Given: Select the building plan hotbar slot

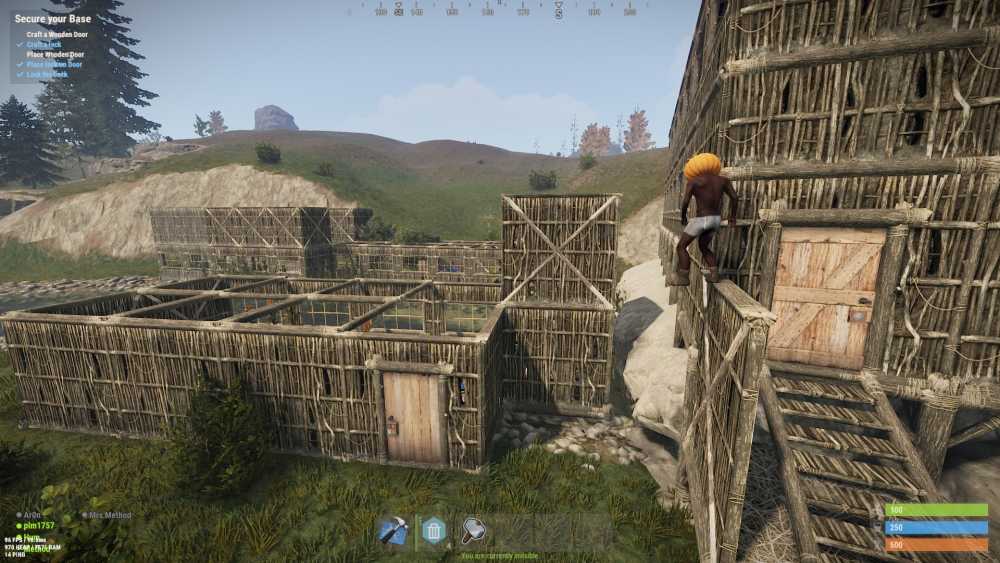Looking at the screenshot, I should click(393, 530).
